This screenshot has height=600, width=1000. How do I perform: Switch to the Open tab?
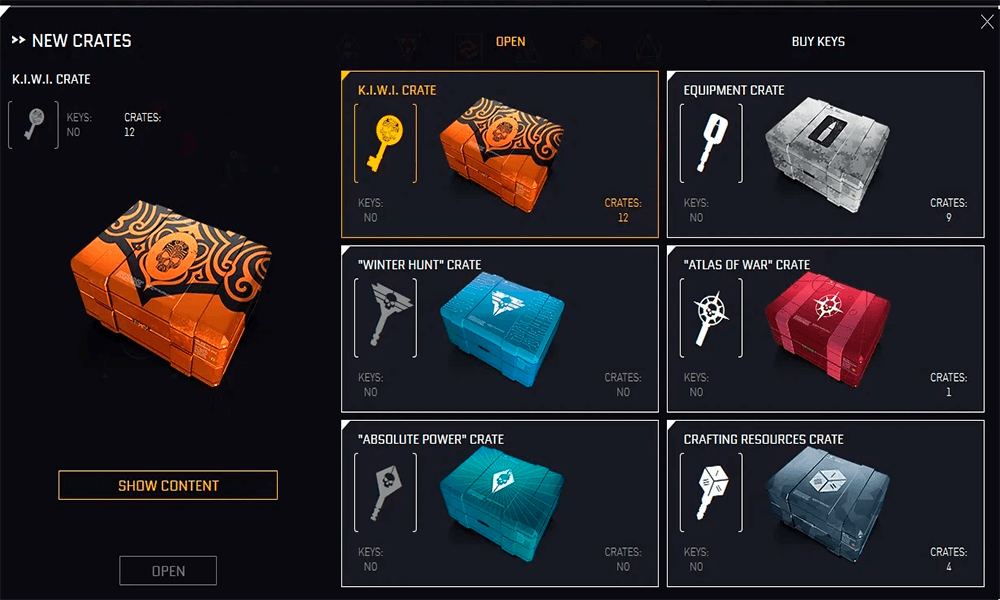click(x=510, y=42)
